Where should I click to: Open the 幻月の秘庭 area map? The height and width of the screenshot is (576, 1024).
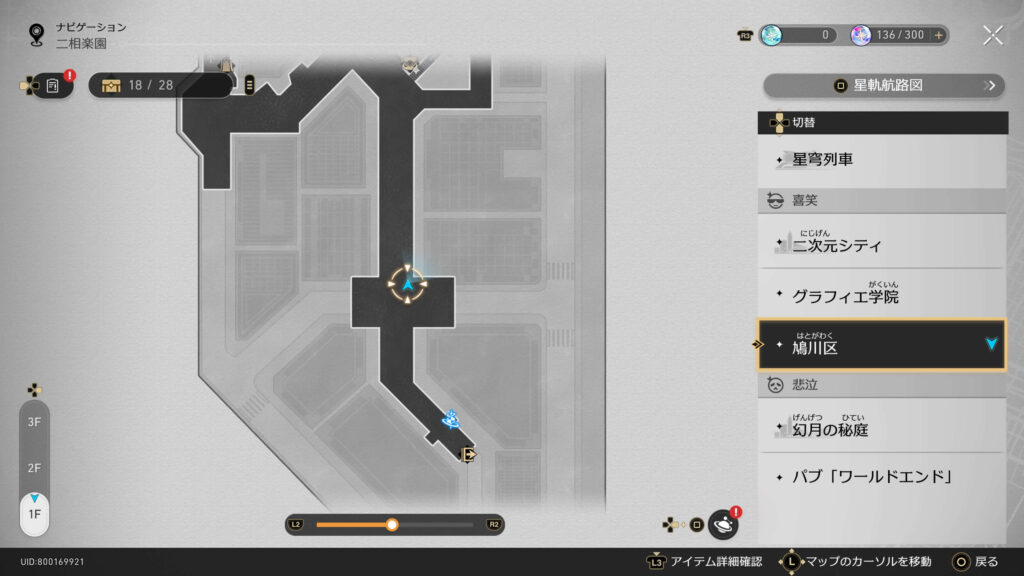click(882, 428)
